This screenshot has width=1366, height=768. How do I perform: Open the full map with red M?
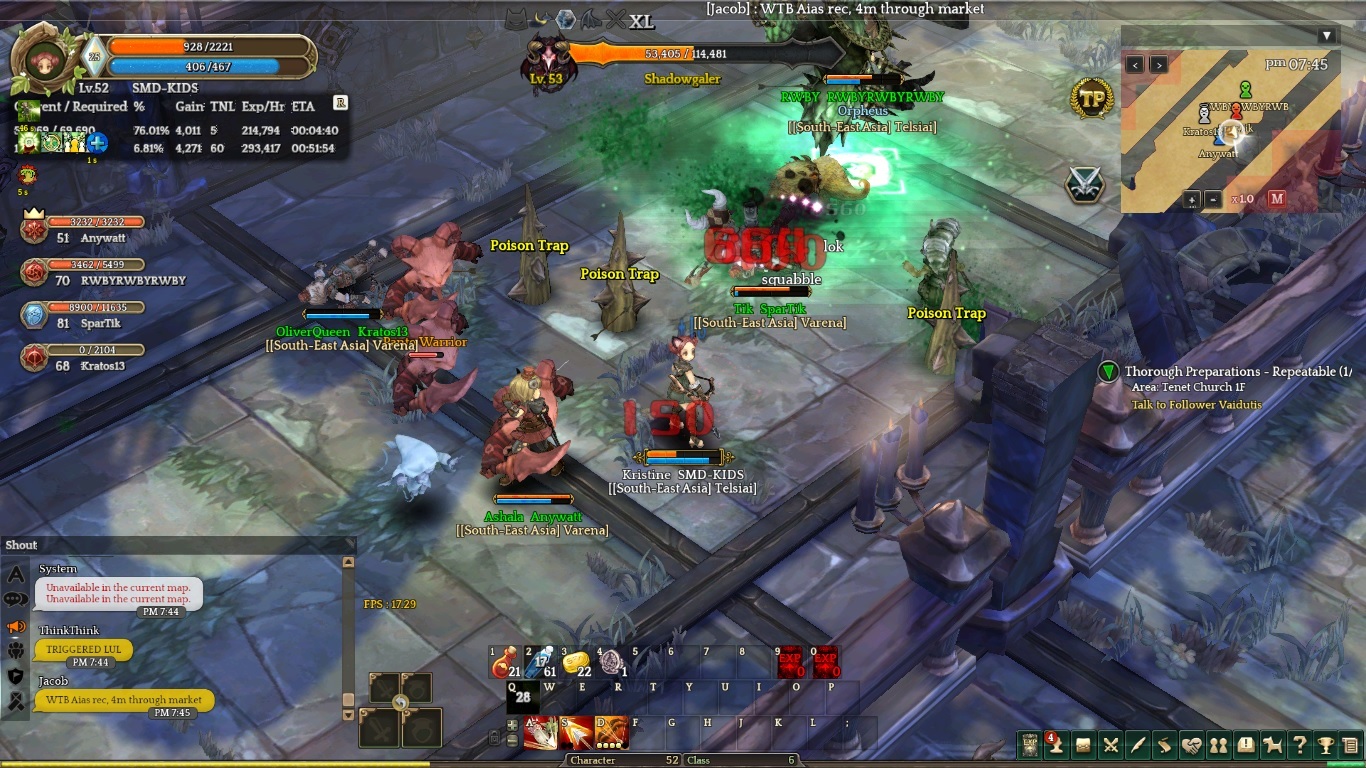point(1277,199)
